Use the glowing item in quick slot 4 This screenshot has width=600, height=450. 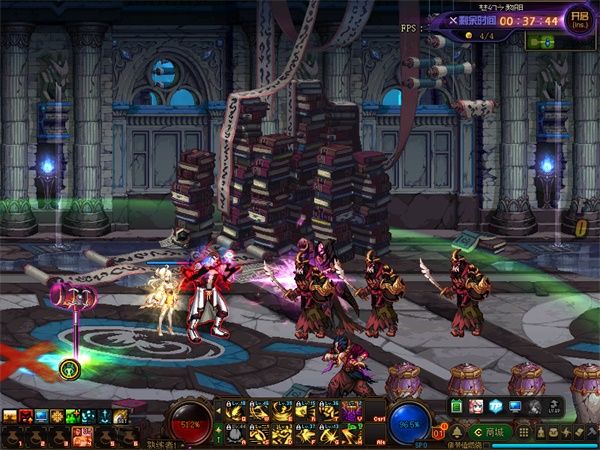coord(82,435)
